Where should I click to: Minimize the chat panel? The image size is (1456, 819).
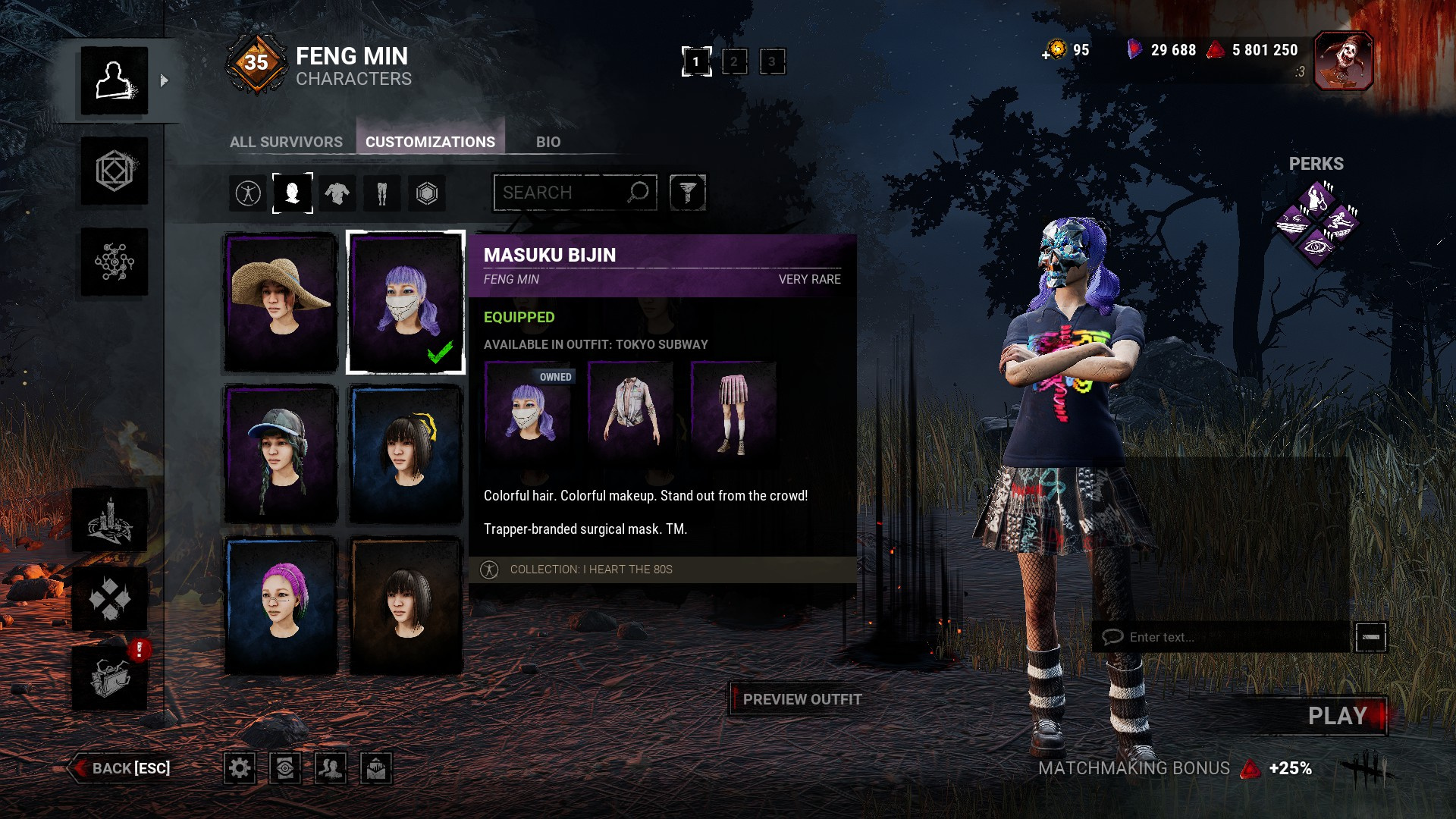(x=1370, y=637)
